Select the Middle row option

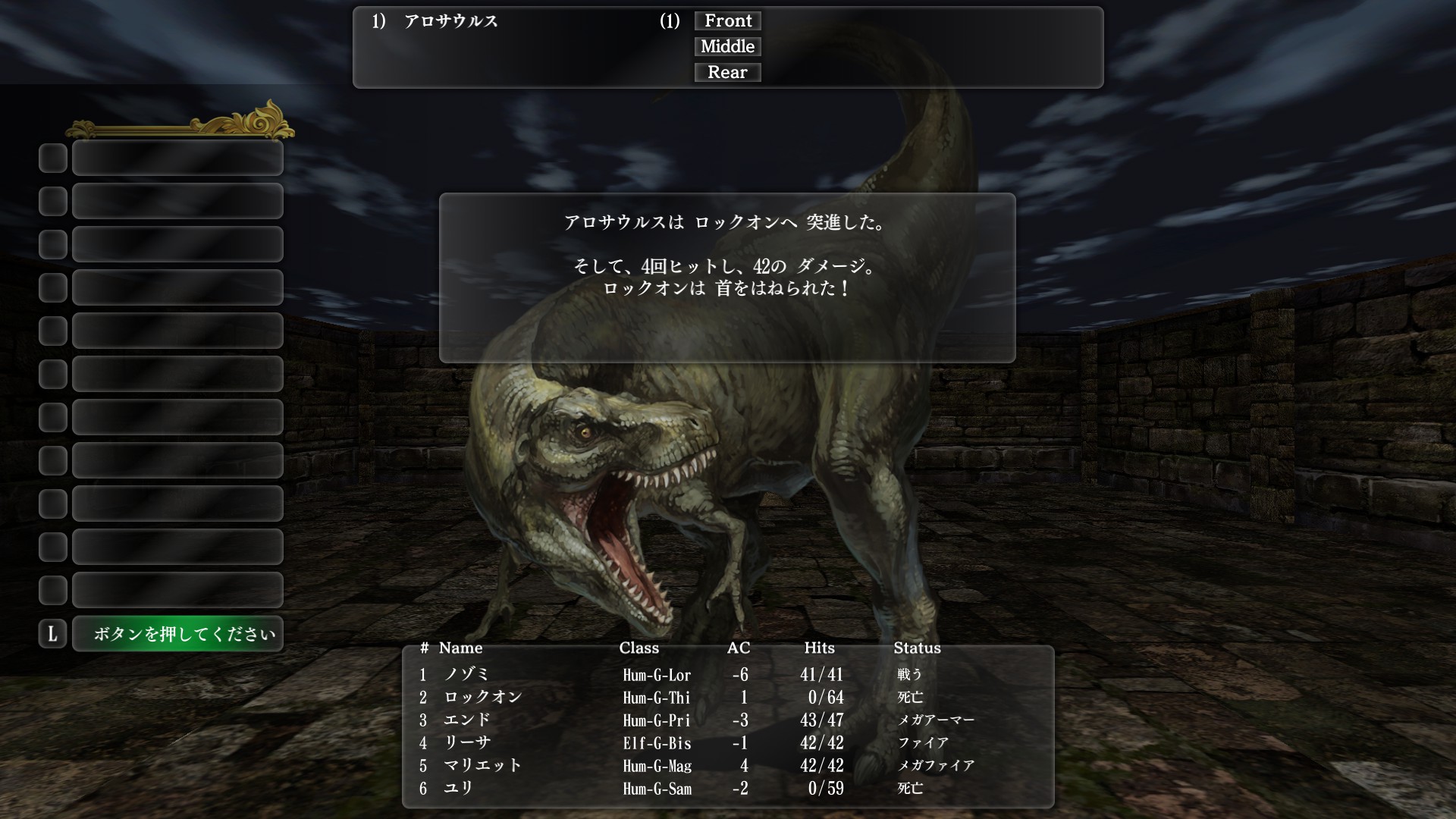click(727, 46)
